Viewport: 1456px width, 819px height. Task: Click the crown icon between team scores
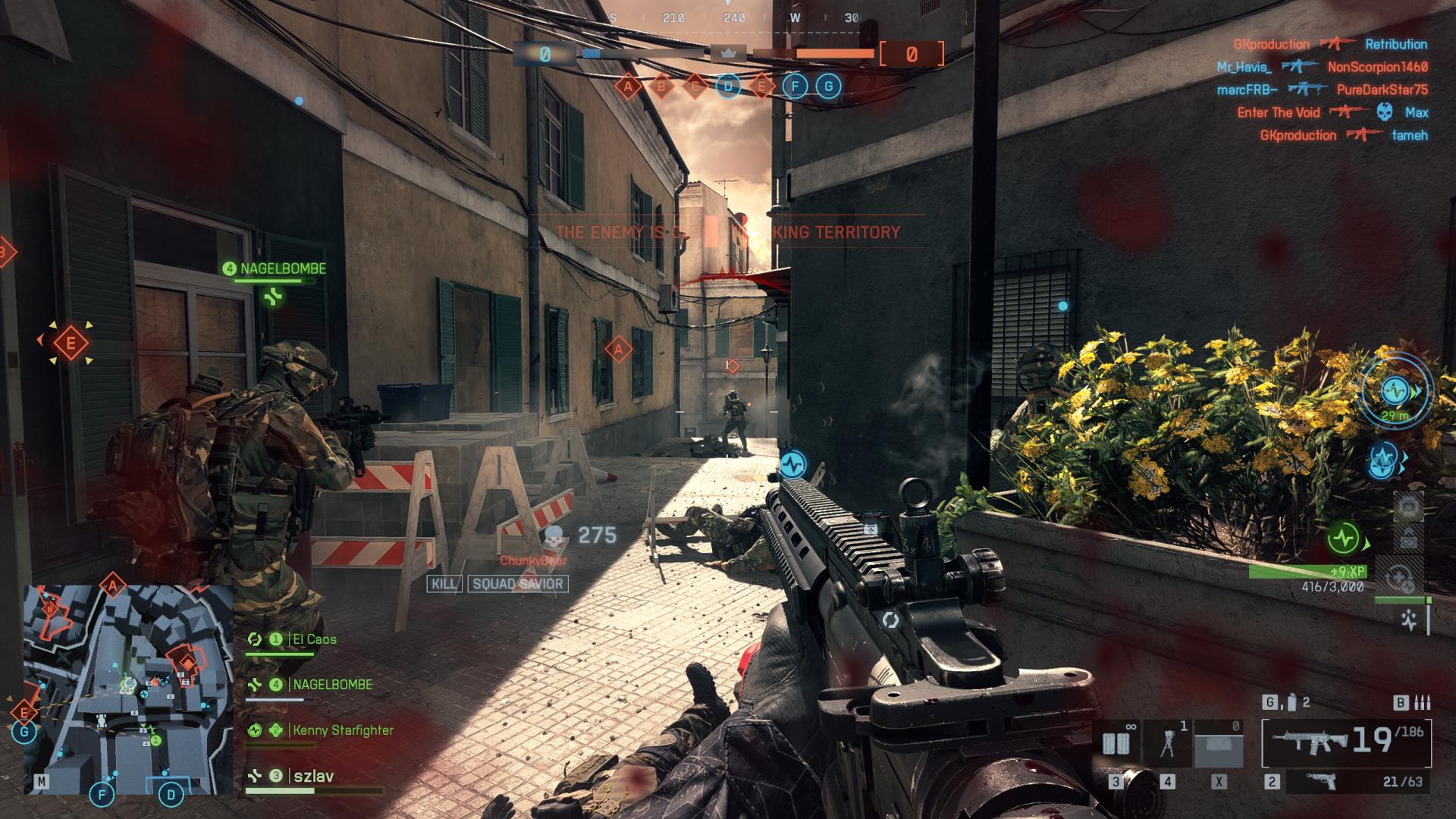tap(728, 53)
